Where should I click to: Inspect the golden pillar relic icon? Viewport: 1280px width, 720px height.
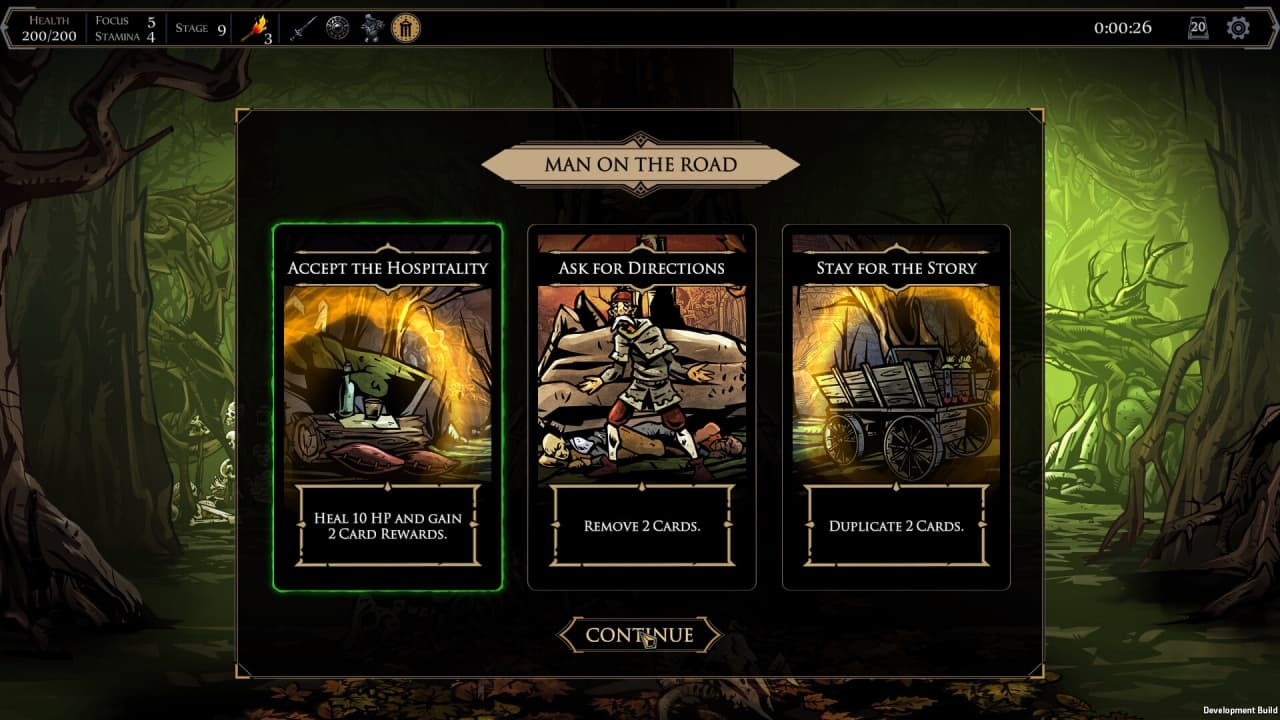coord(405,28)
